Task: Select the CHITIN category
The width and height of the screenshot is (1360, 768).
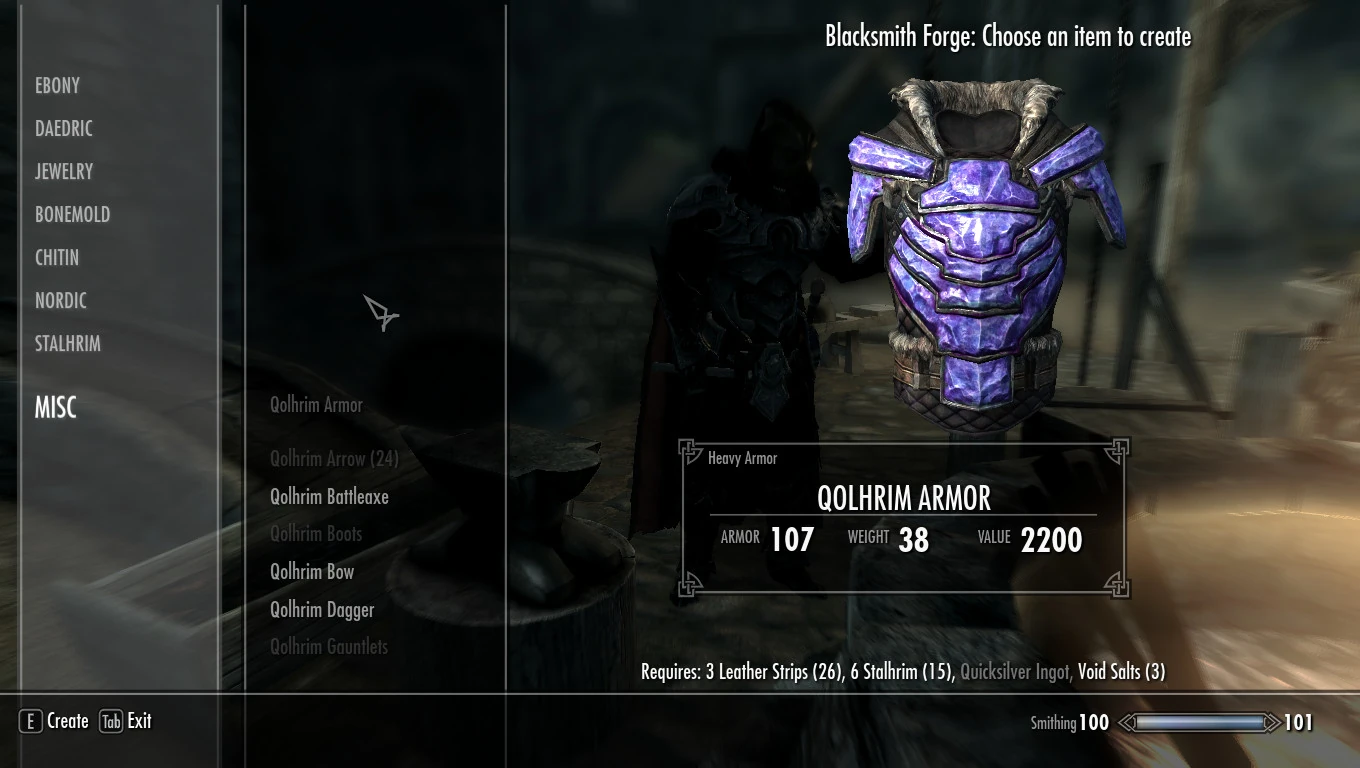Action: coord(57,257)
